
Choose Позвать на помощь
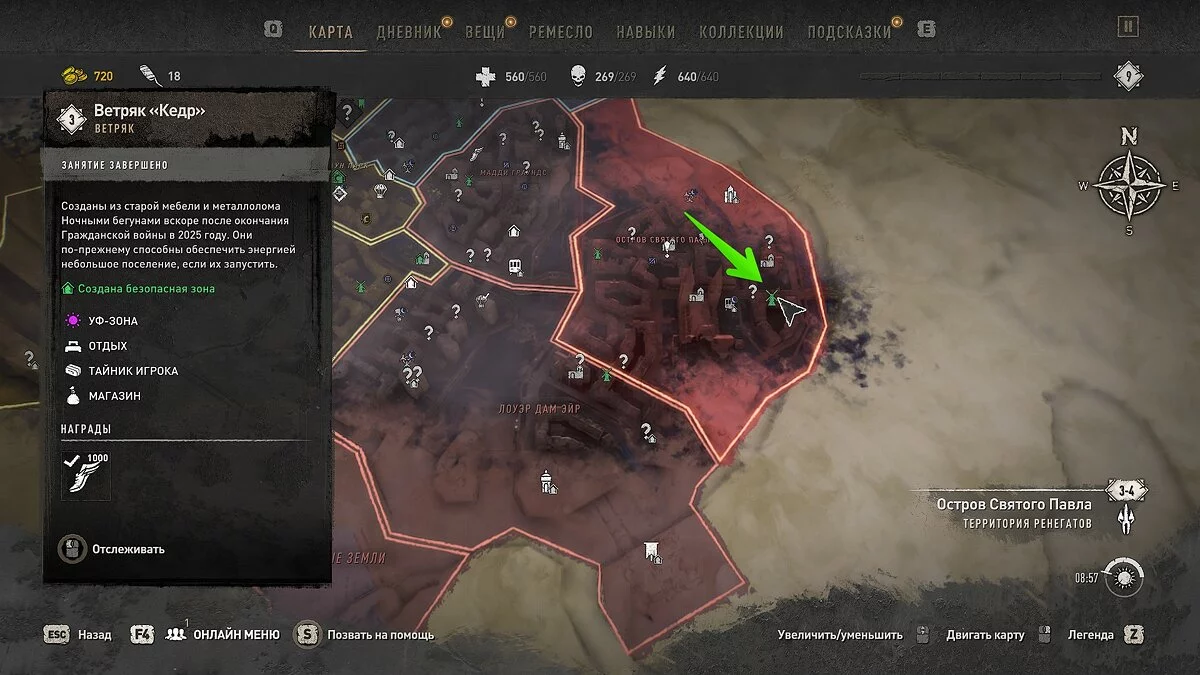(382, 634)
